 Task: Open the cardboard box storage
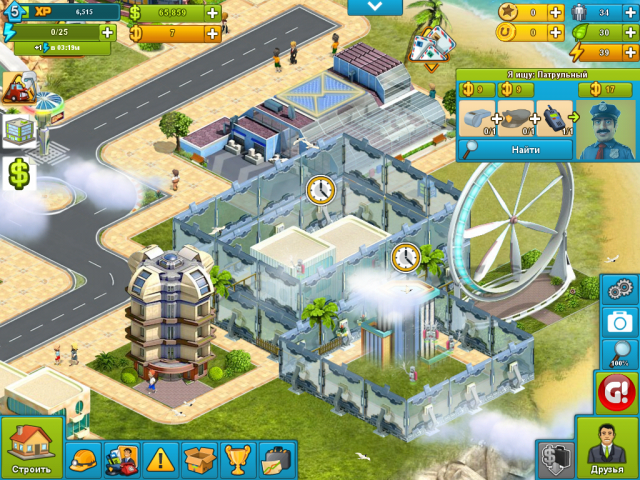199,459
